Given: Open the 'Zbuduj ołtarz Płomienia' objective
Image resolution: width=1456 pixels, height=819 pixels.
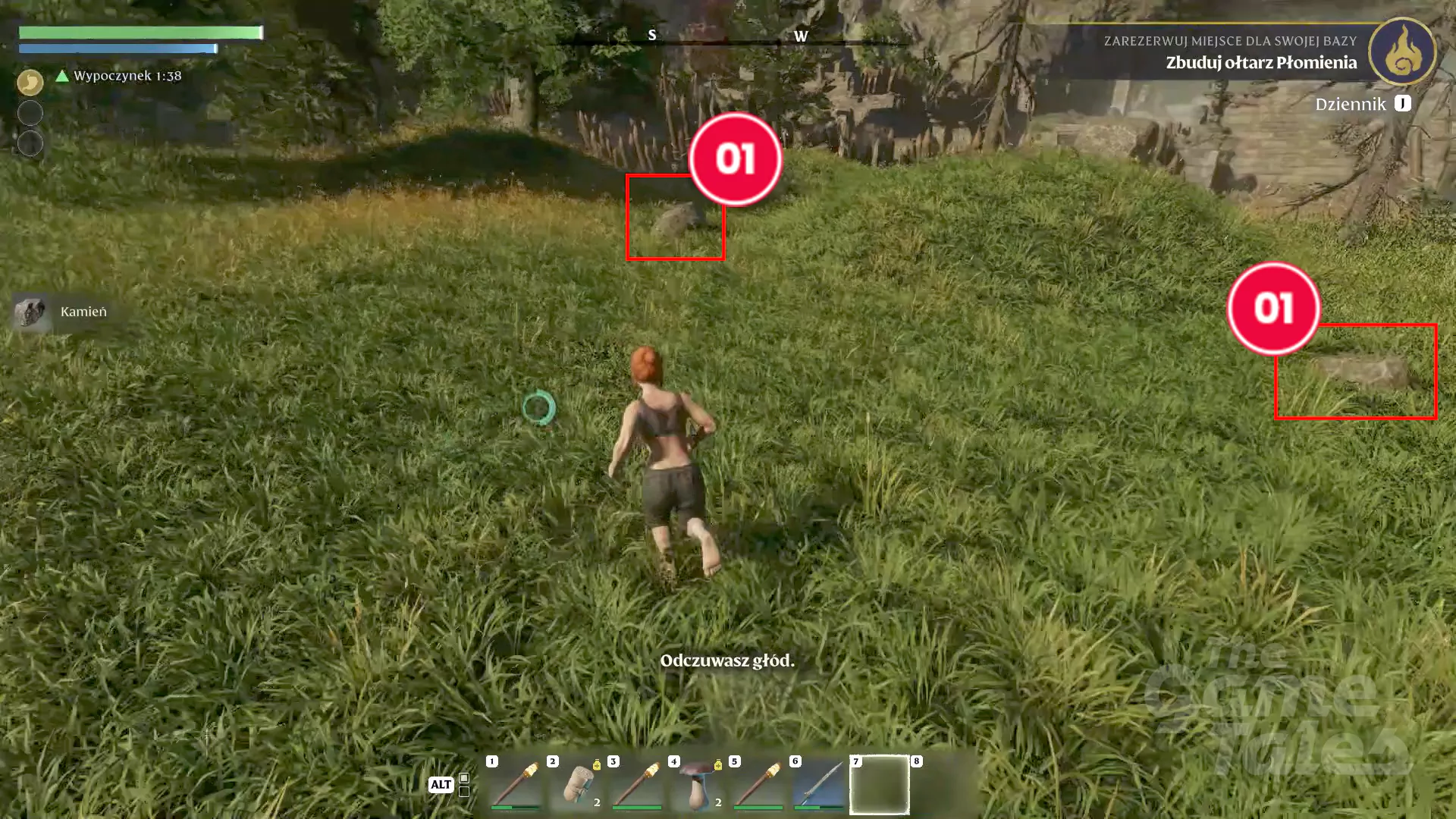Looking at the screenshot, I should [1260, 63].
